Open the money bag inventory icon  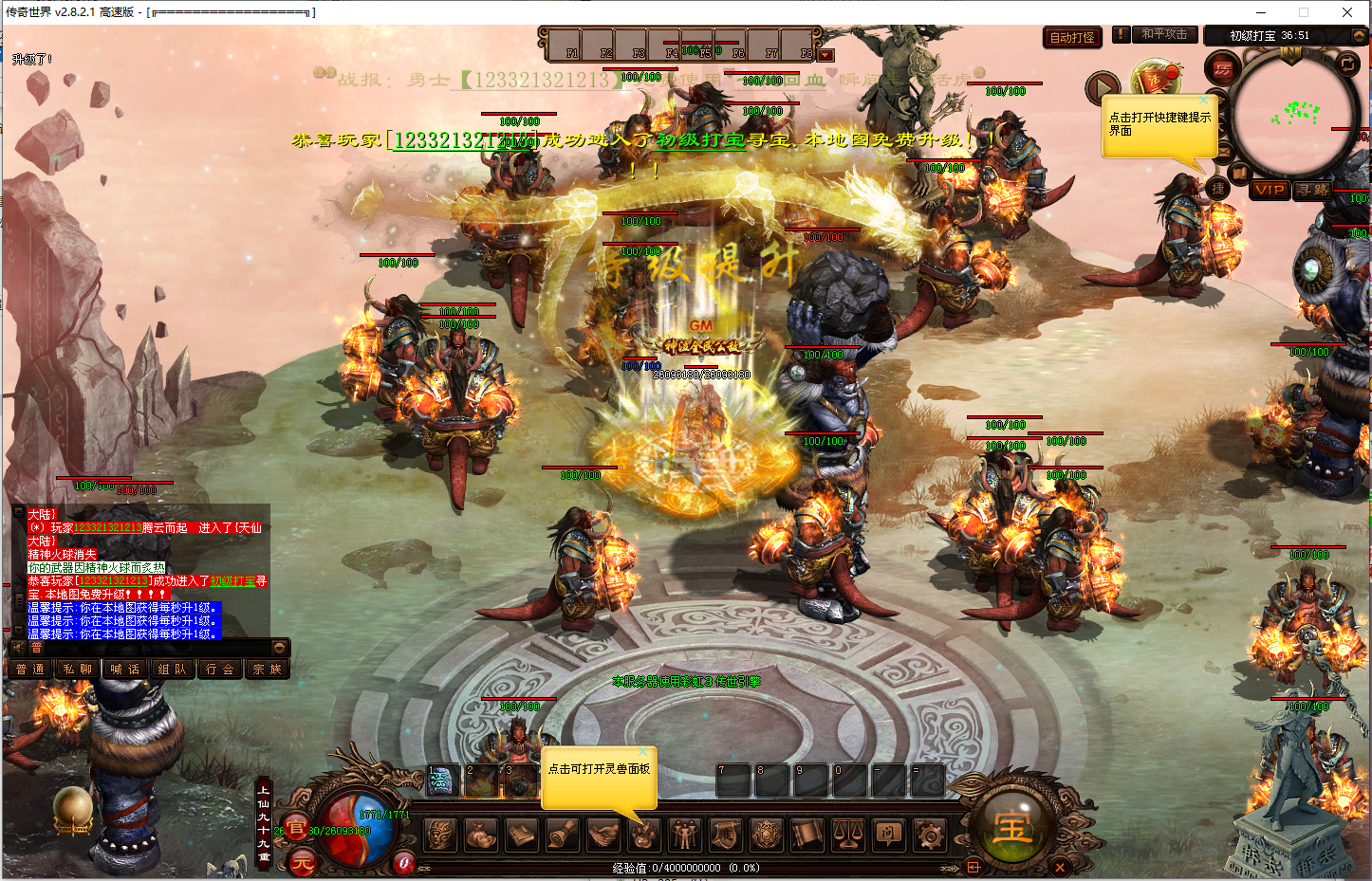coord(480,835)
